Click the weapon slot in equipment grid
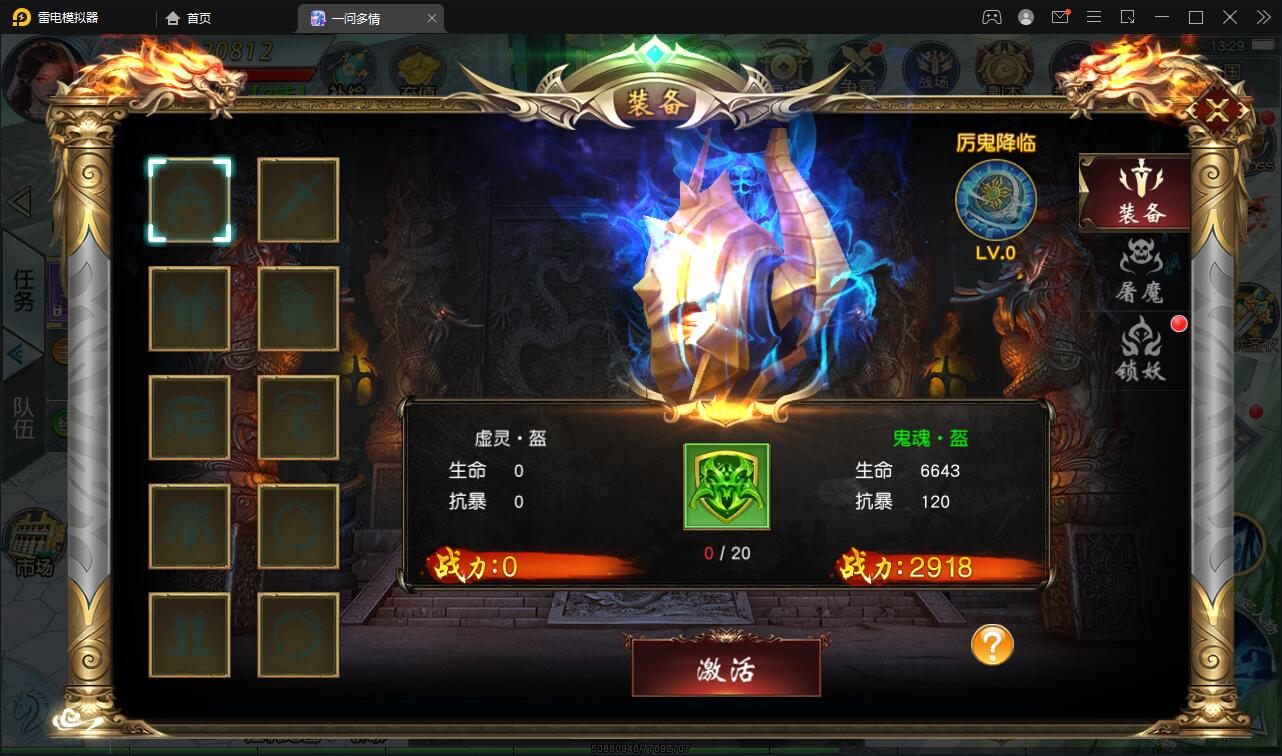 [x=299, y=199]
